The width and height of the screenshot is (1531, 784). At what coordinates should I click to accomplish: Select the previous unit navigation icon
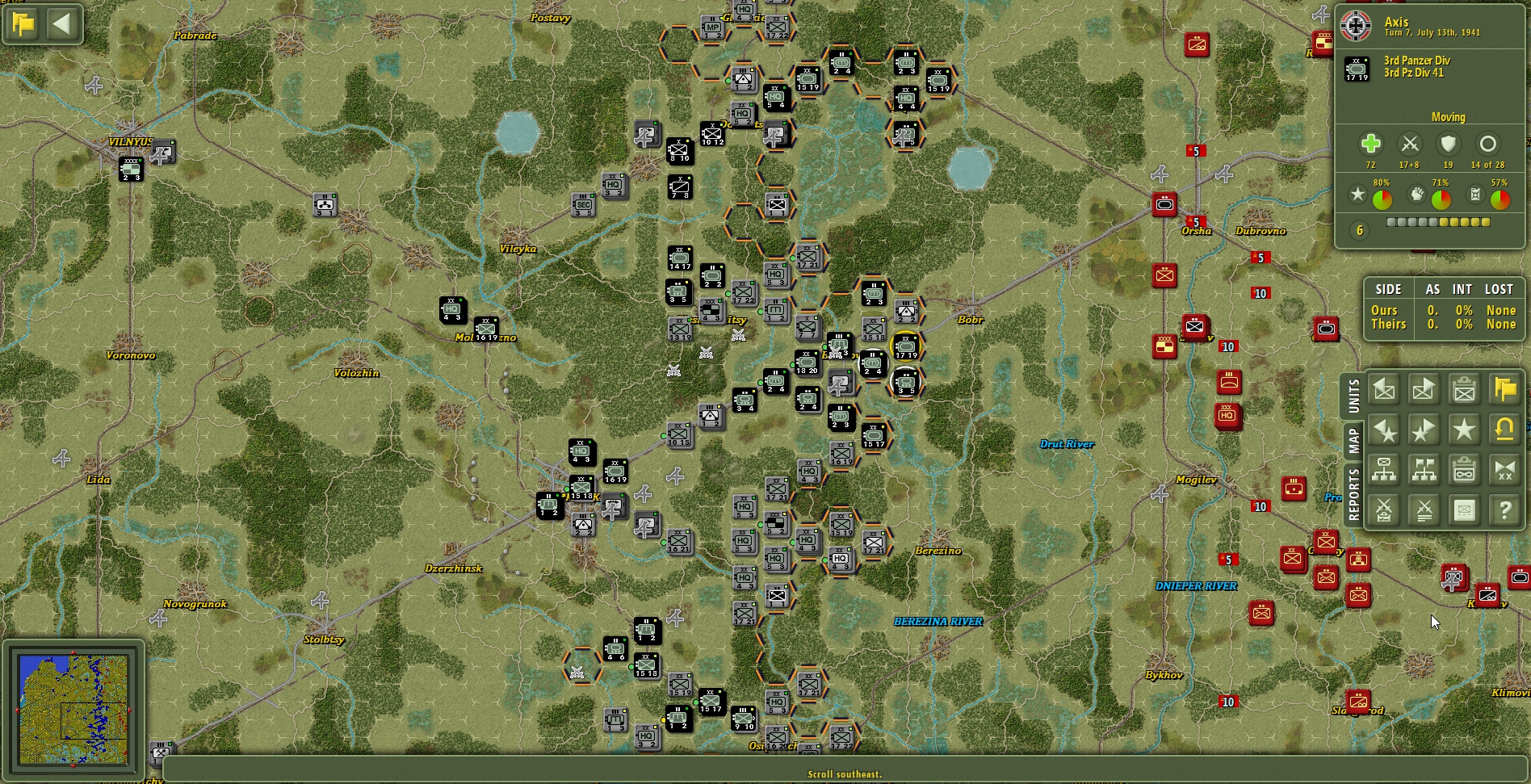point(1384,390)
